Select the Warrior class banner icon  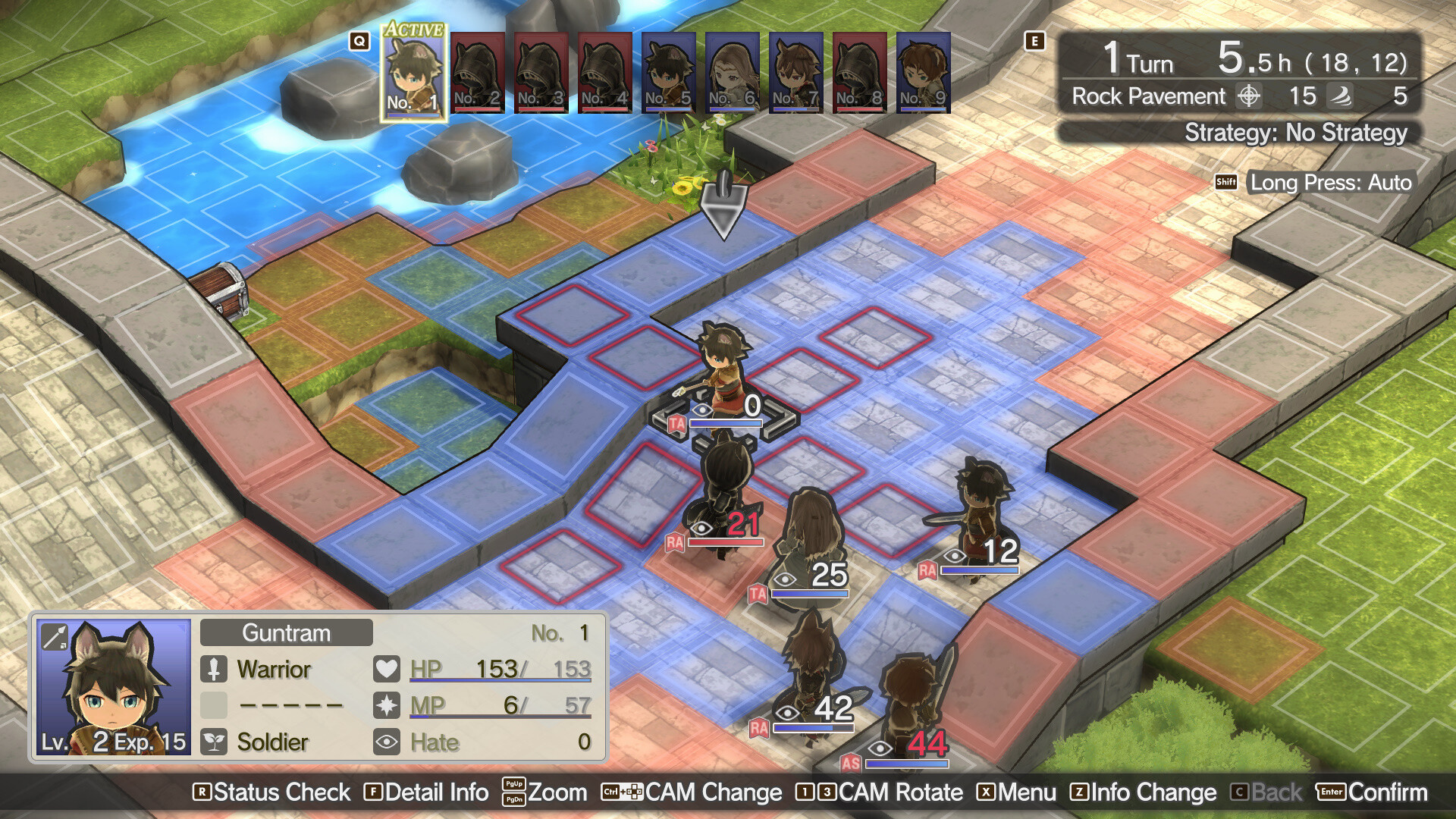coord(215,668)
